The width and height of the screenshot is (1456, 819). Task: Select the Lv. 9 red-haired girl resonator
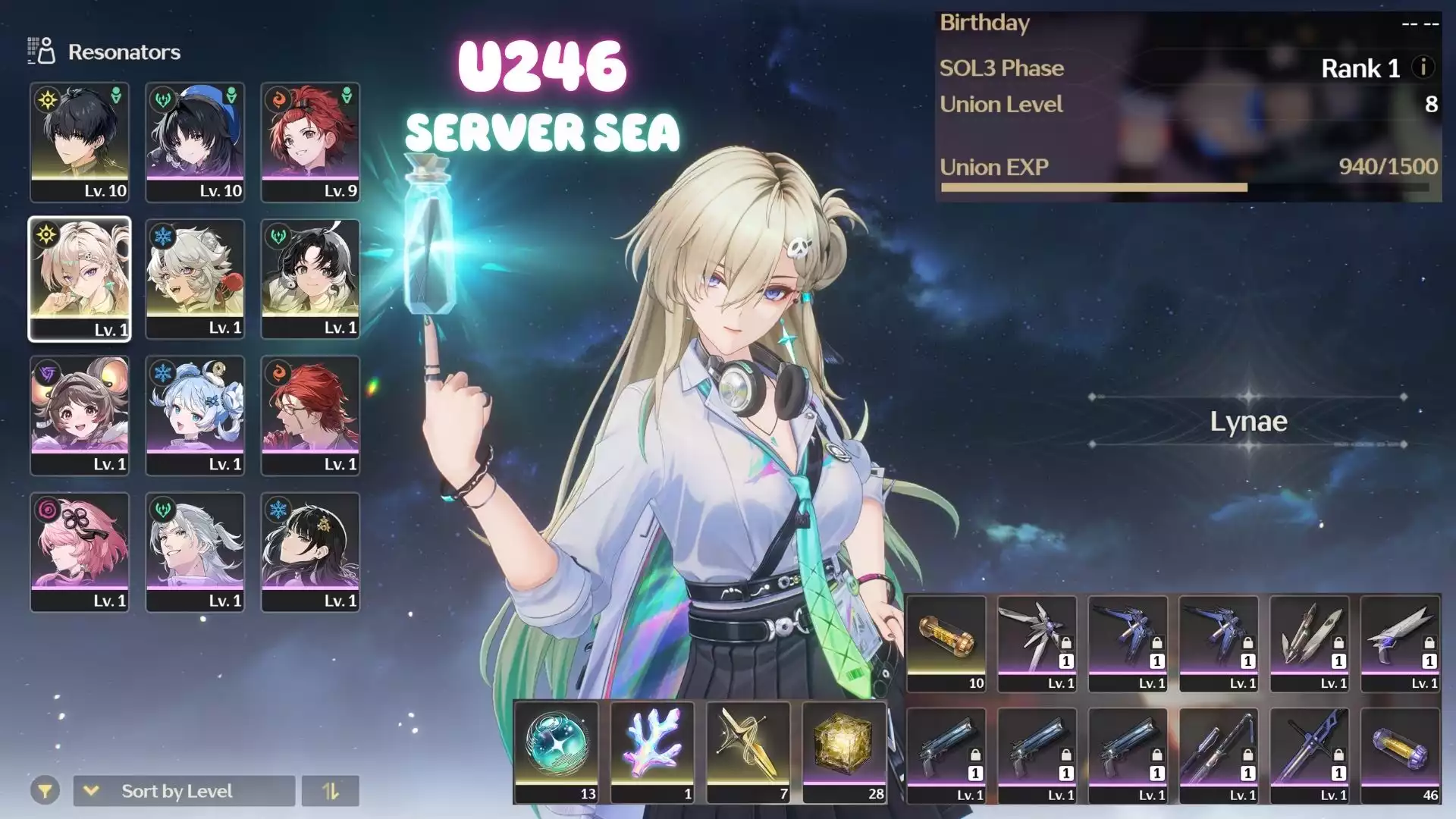pyautogui.click(x=310, y=142)
